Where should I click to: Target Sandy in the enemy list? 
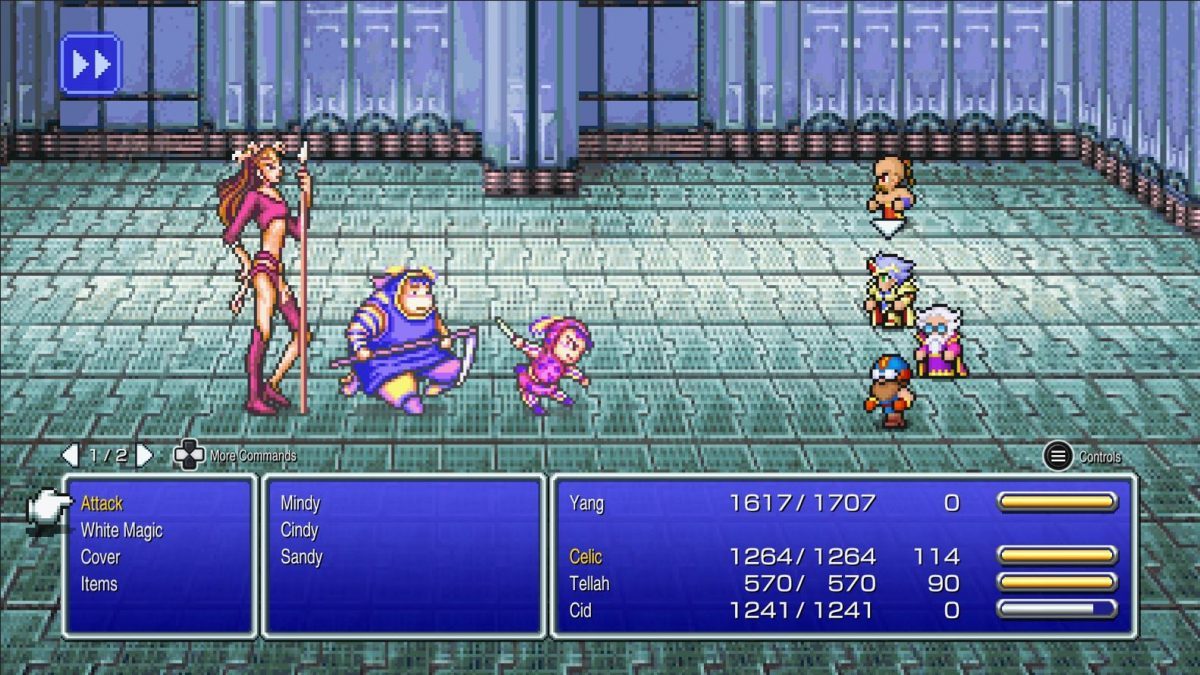301,557
